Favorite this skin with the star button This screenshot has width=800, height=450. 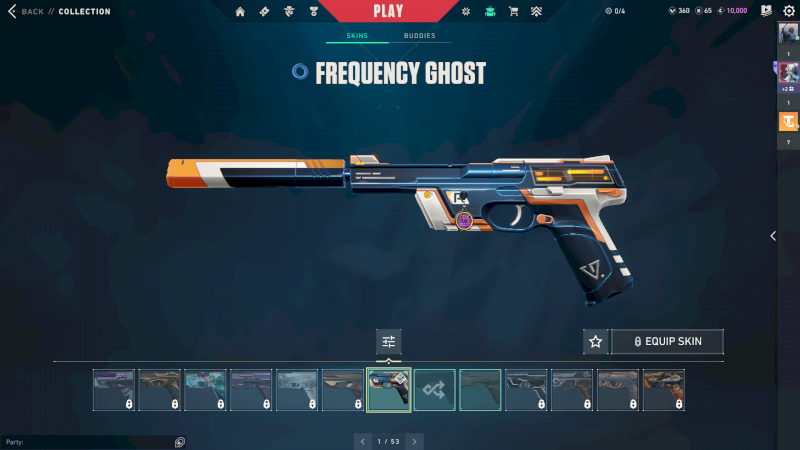pyautogui.click(x=596, y=342)
